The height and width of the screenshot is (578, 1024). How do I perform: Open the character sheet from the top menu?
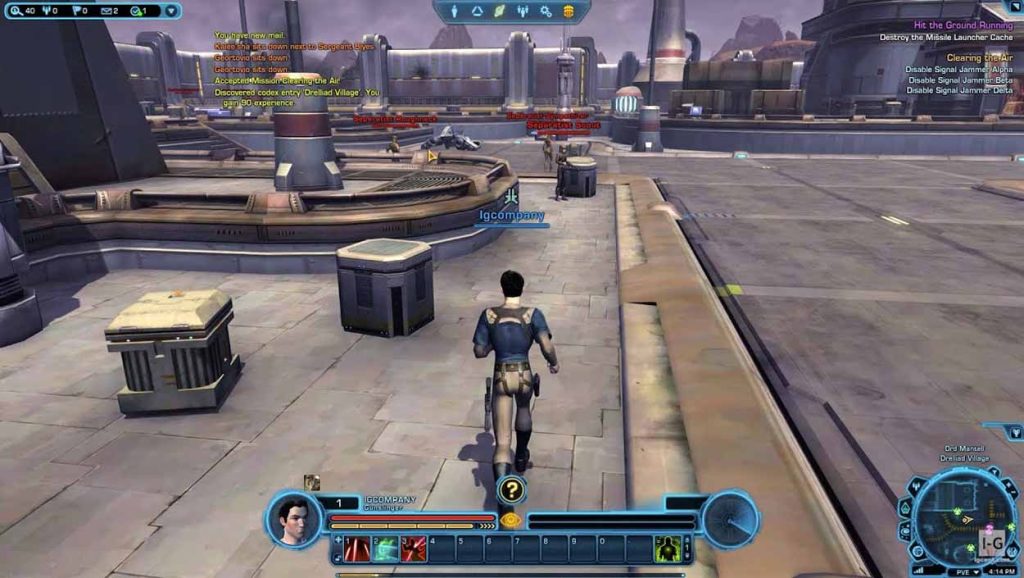(x=454, y=11)
